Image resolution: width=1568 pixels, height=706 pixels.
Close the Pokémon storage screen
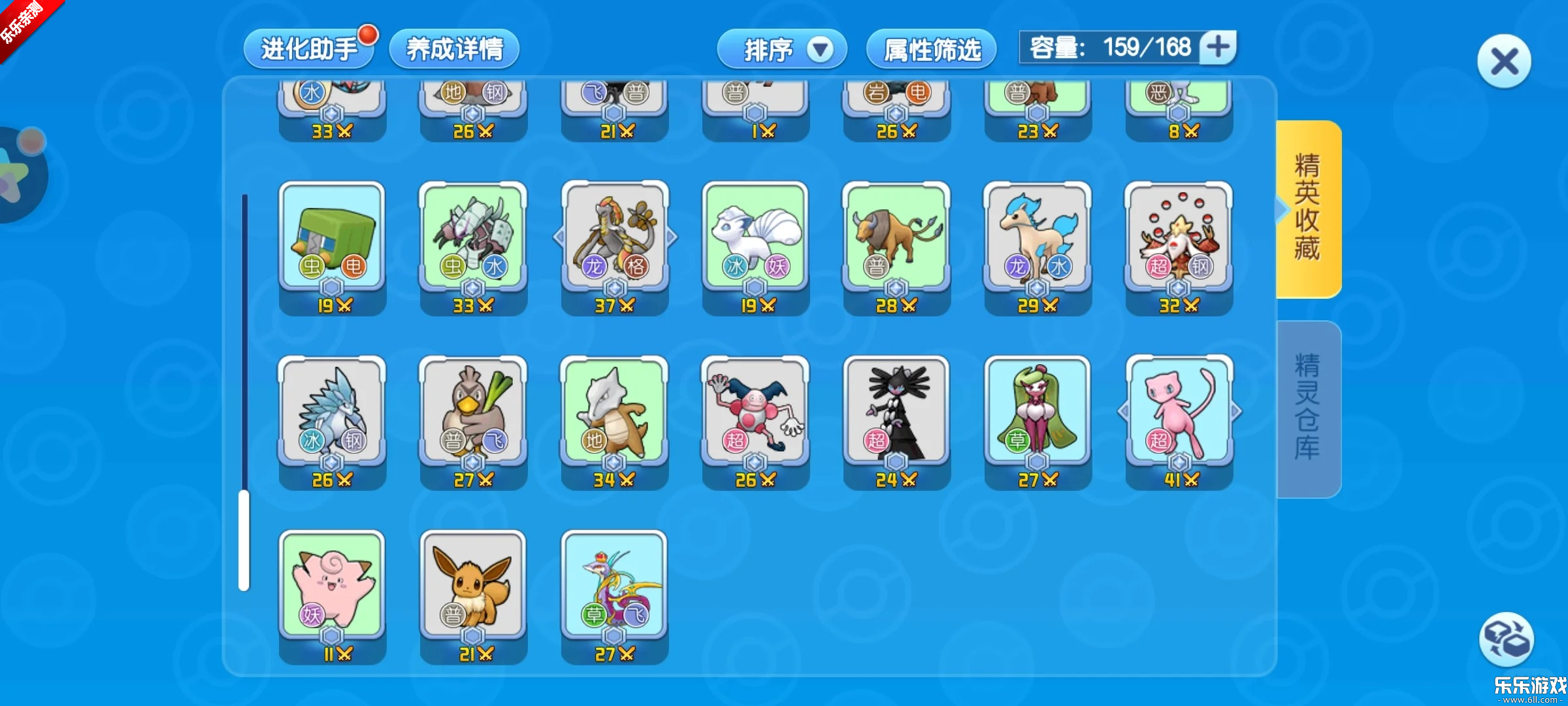pyautogui.click(x=1504, y=62)
